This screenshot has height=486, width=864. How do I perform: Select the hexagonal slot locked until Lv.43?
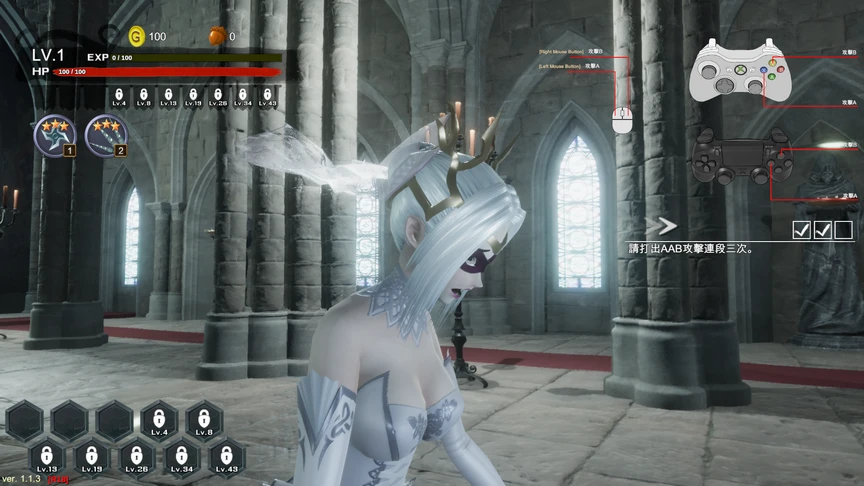[x=227, y=456]
